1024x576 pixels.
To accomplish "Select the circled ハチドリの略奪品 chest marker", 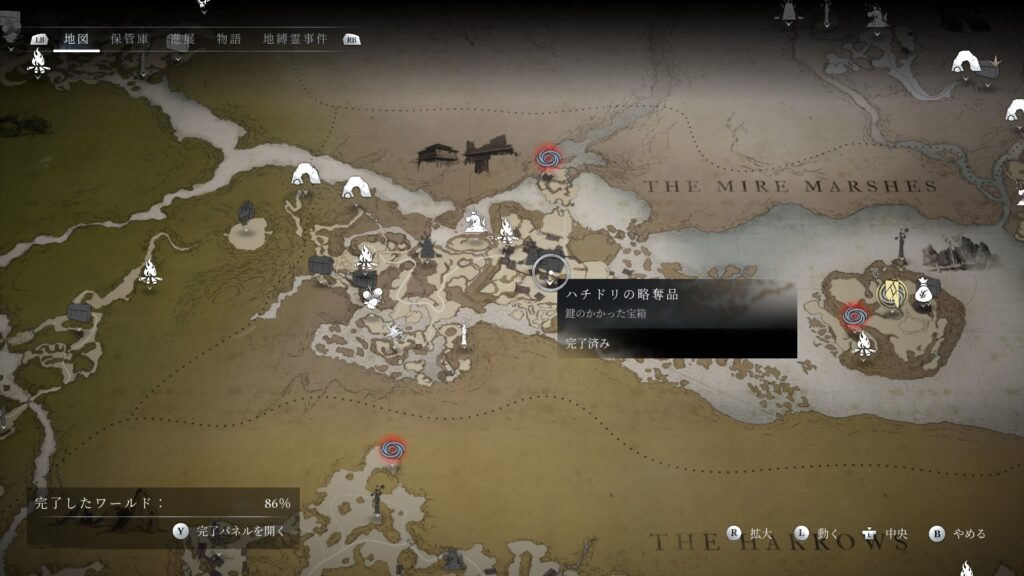I will coord(549,270).
